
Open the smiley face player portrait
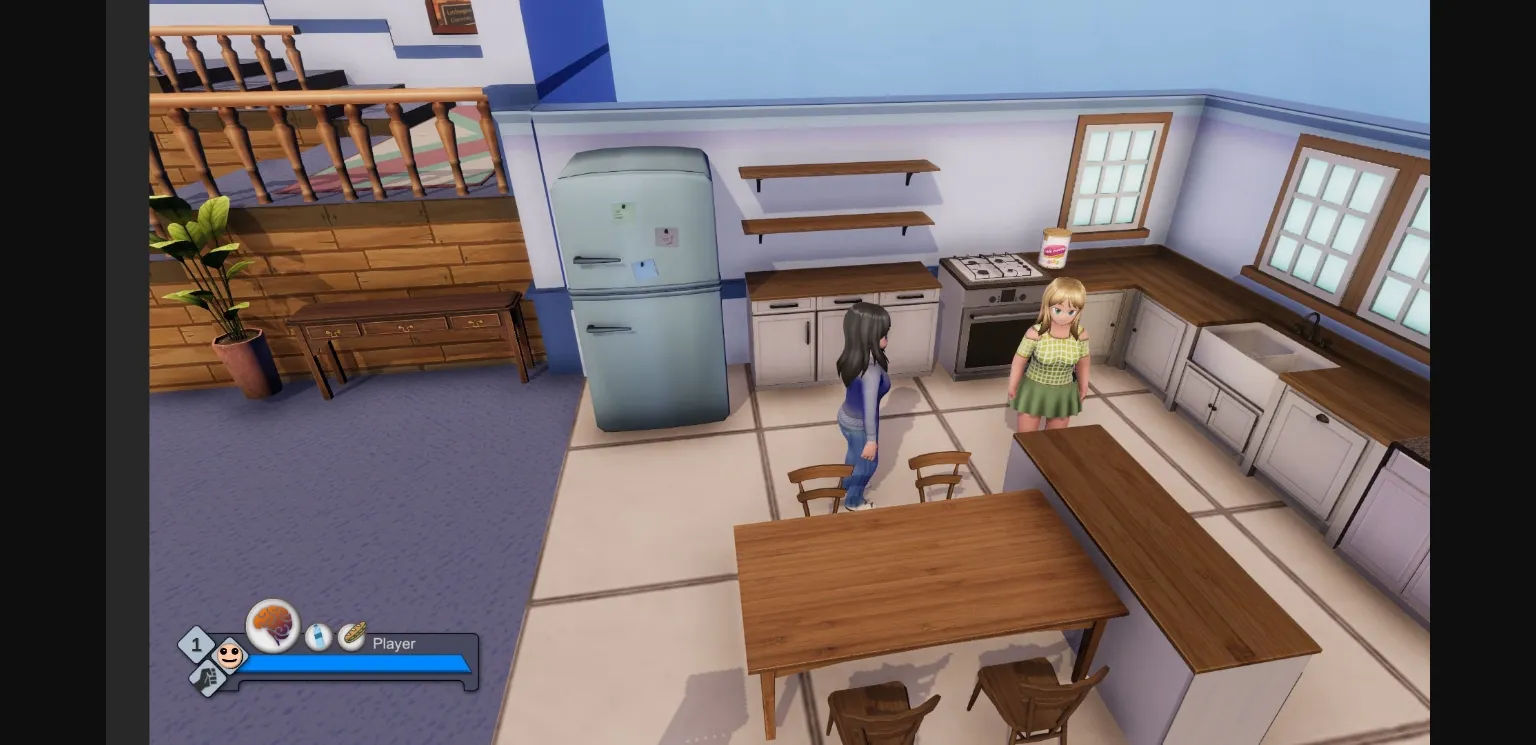click(230, 657)
